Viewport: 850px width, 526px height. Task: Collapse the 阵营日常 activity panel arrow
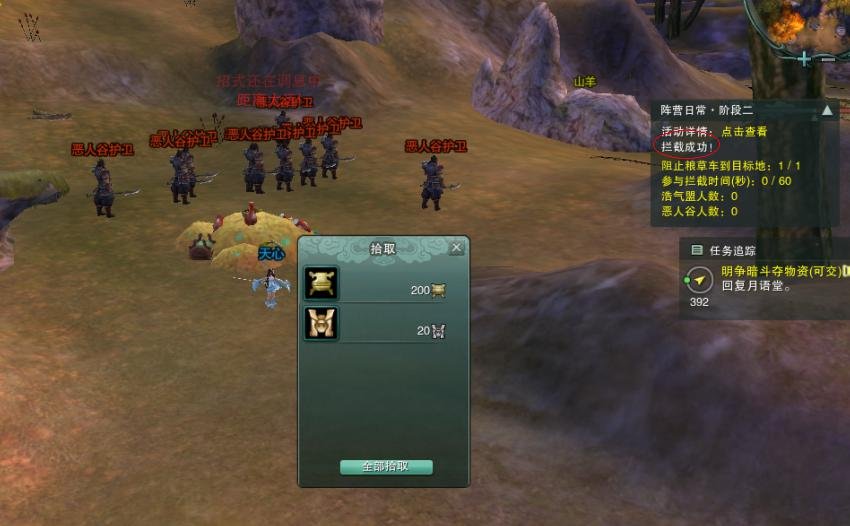point(827,111)
